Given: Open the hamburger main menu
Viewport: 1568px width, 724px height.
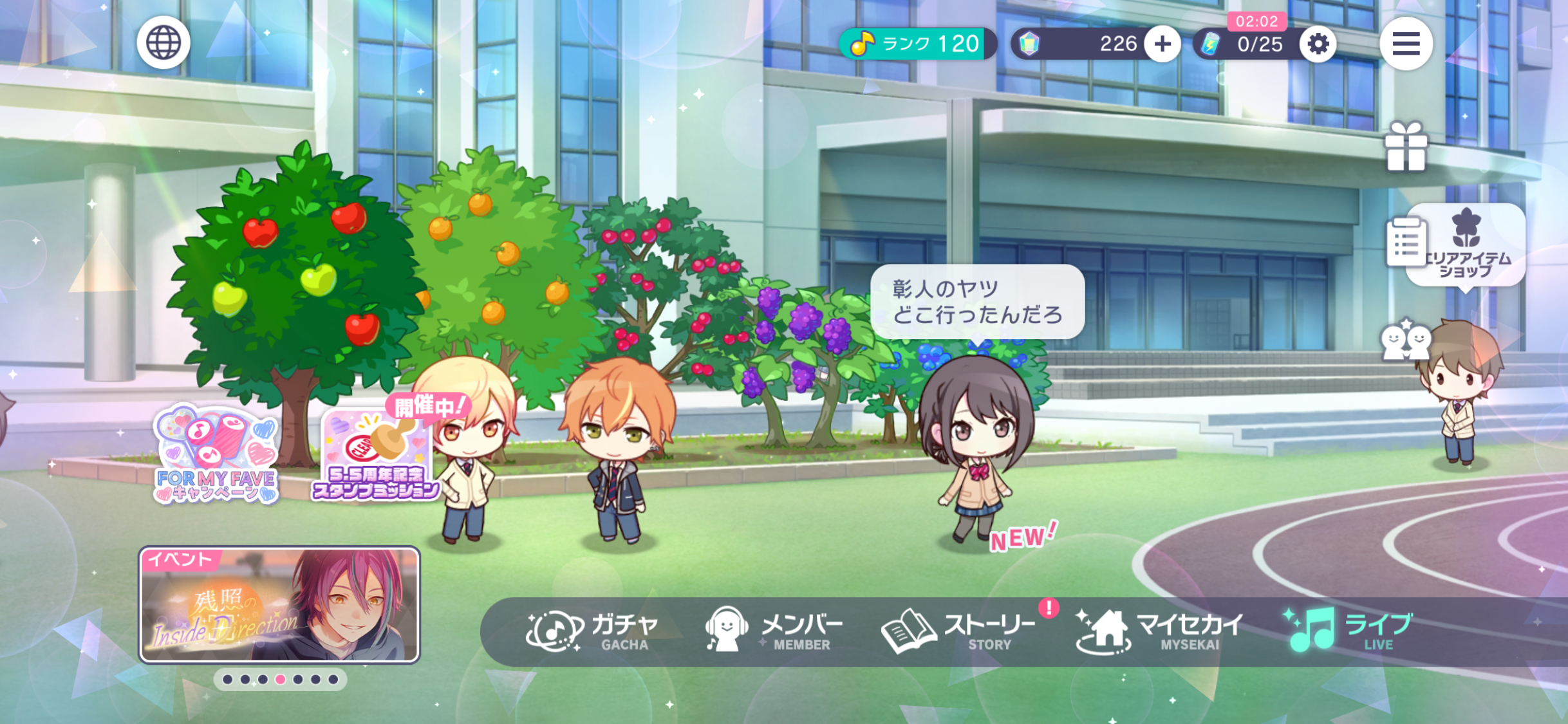Looking at the screenshot, I should pos(1406,44).
